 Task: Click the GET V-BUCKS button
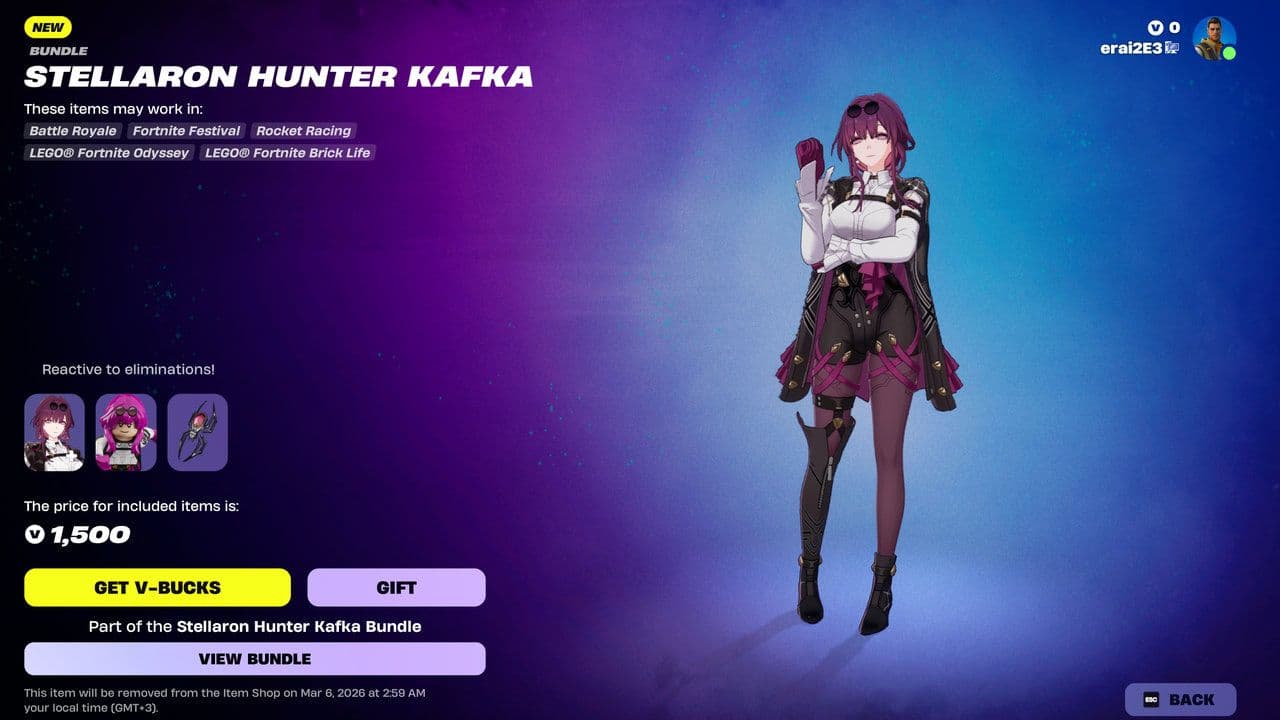[x=157, y=587]
